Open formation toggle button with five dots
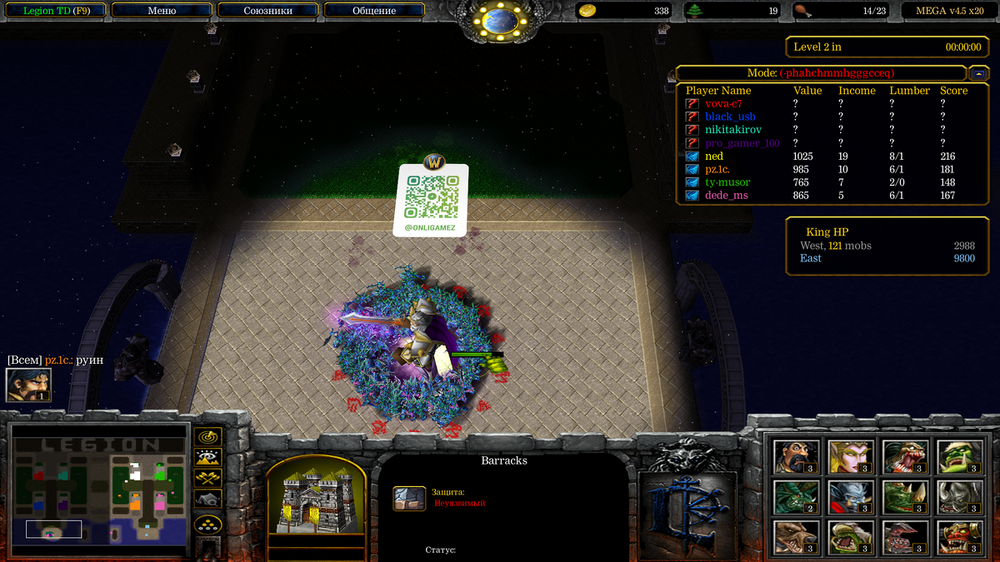This screenshot has width=1000, height=562. click(208, 523)
